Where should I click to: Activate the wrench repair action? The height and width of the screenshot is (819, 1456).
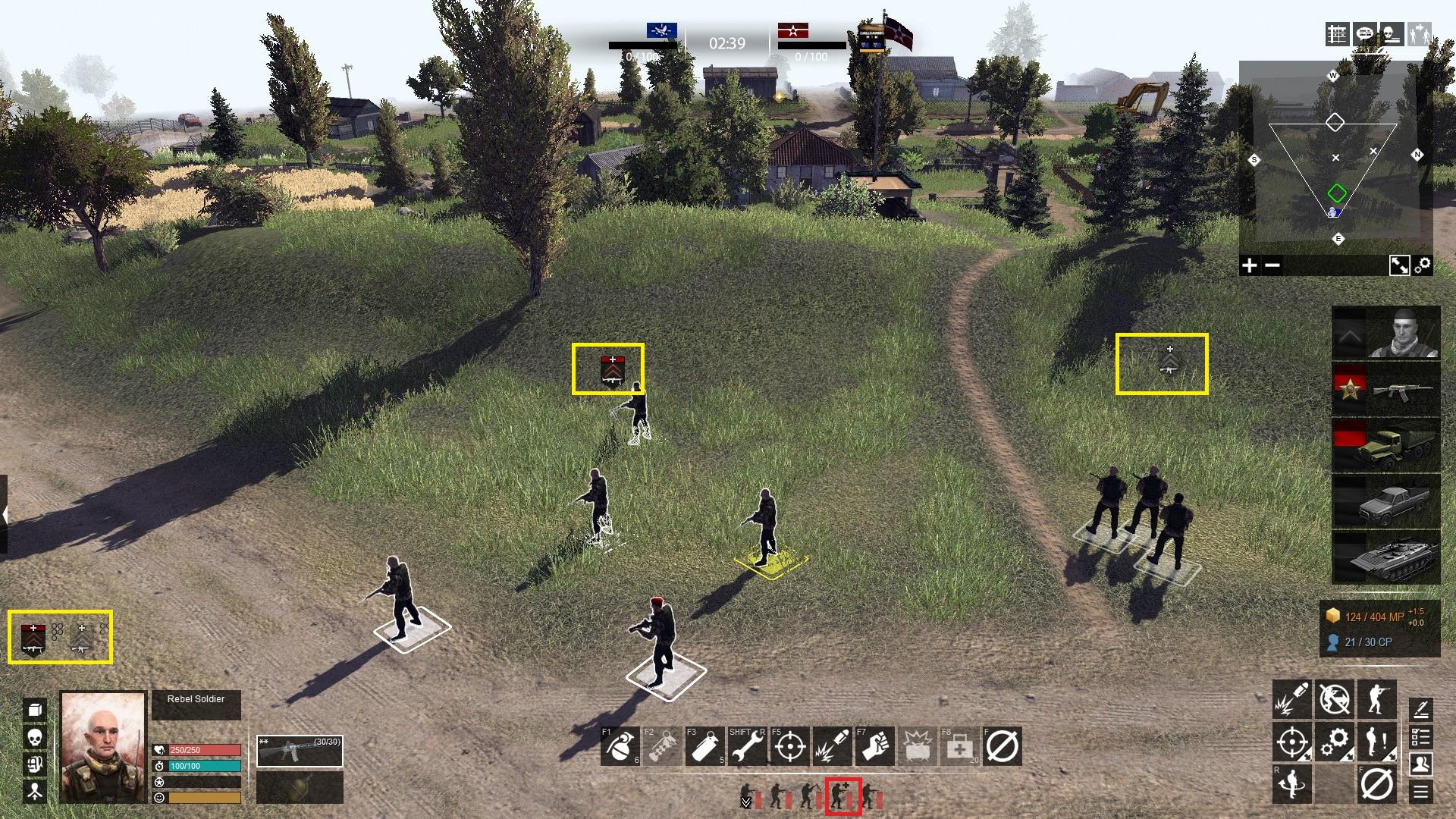[x=747, y=746]
